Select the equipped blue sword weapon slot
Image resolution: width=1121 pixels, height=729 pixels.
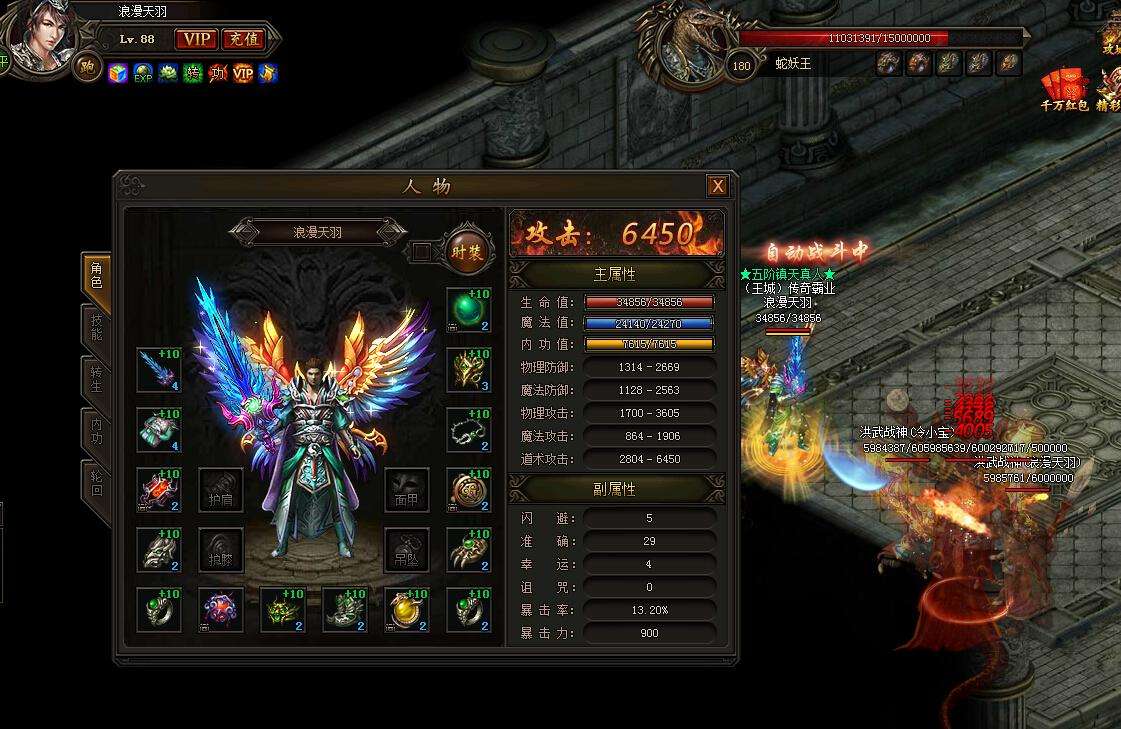[159, 369]
